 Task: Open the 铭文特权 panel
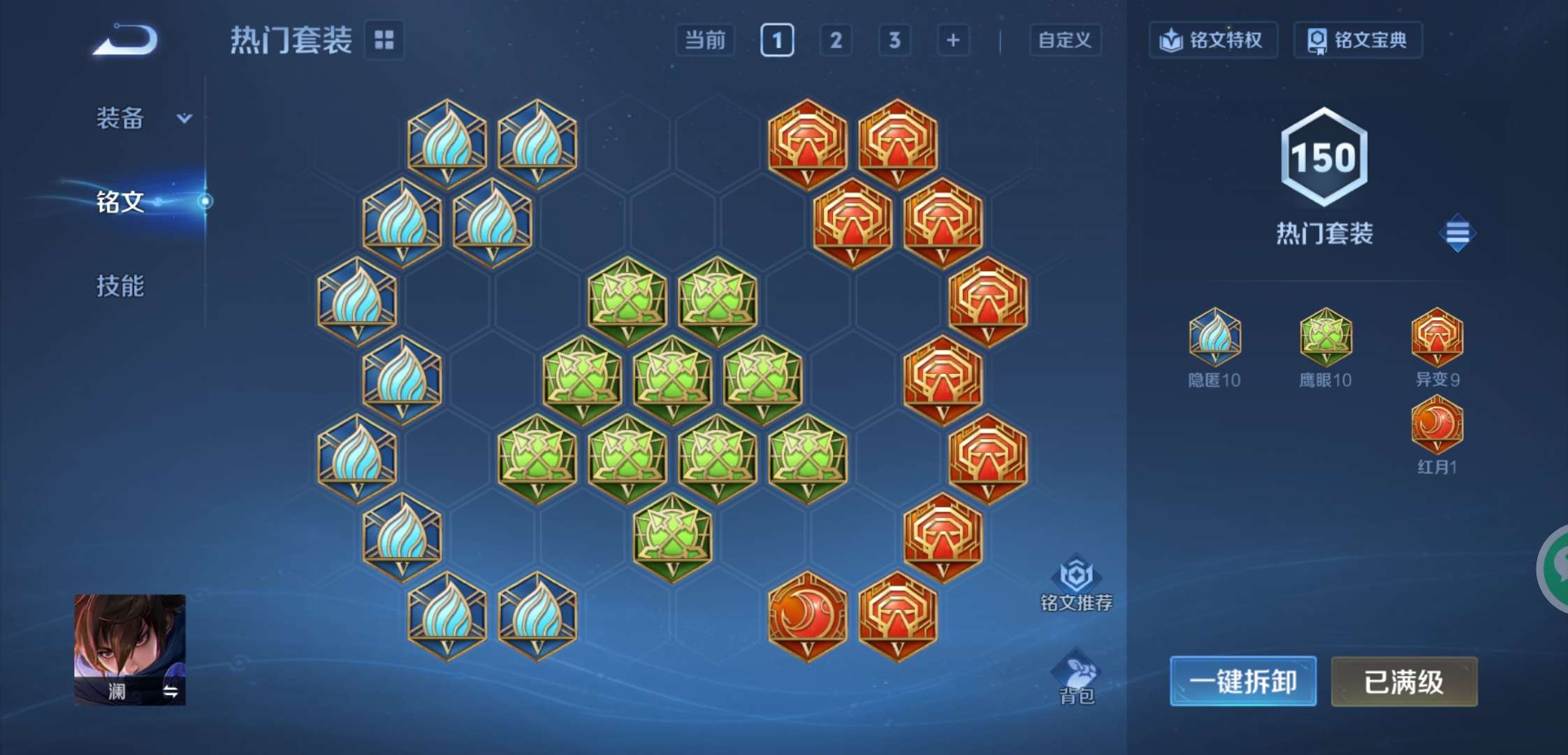pyautogui.click(x=1213, y=40)
